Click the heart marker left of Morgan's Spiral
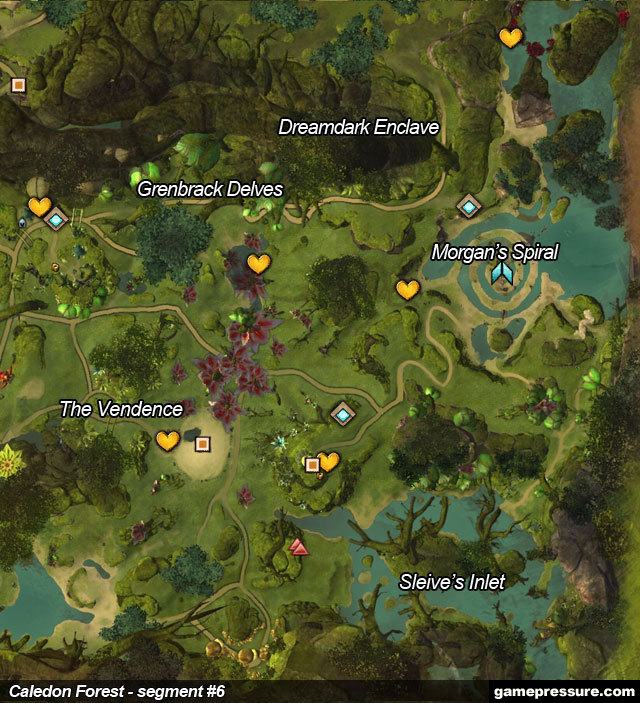Screen dimensions: 640x703 point(407,290)
